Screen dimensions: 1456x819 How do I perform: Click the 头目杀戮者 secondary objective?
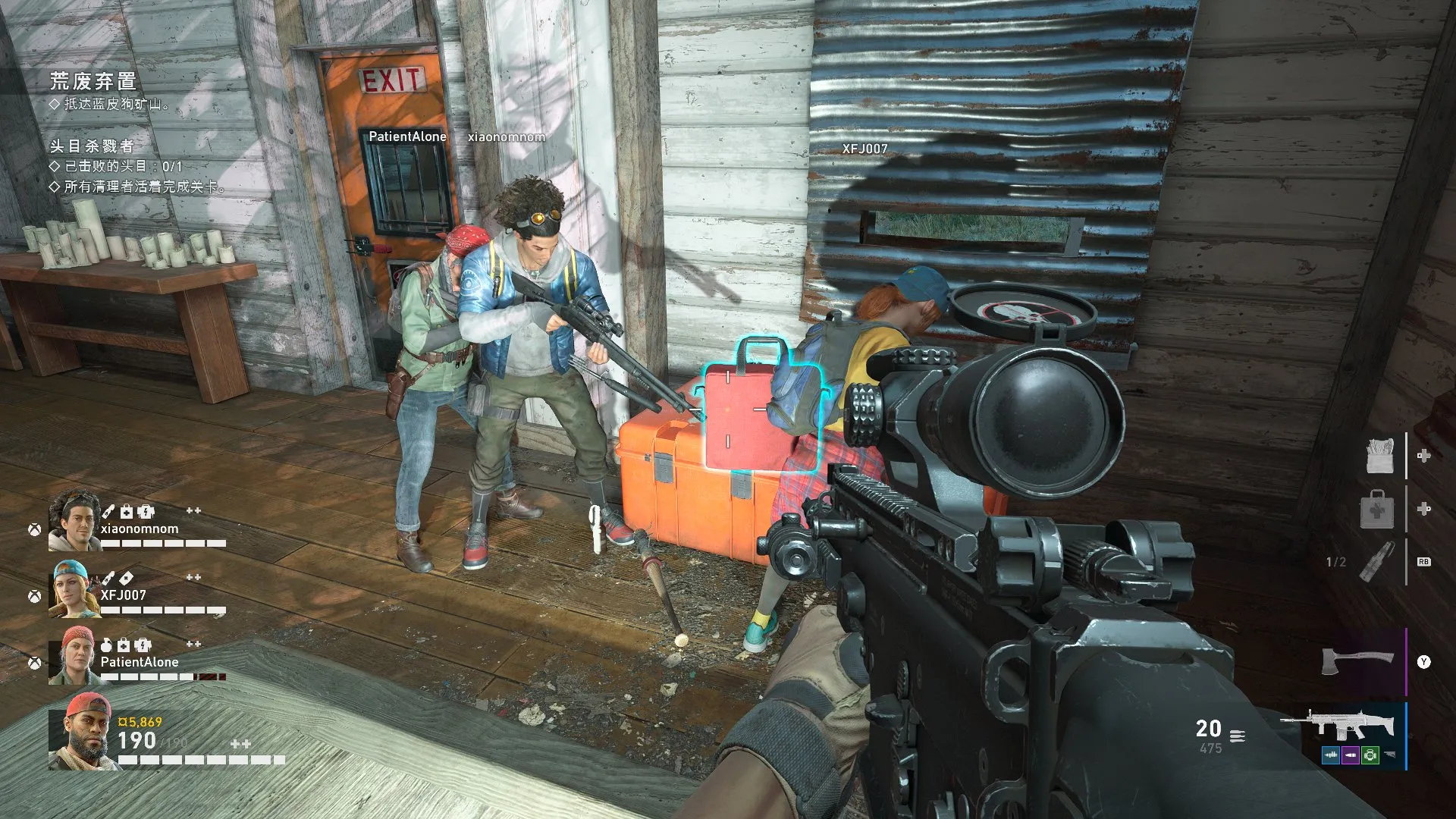pos(92,146)
